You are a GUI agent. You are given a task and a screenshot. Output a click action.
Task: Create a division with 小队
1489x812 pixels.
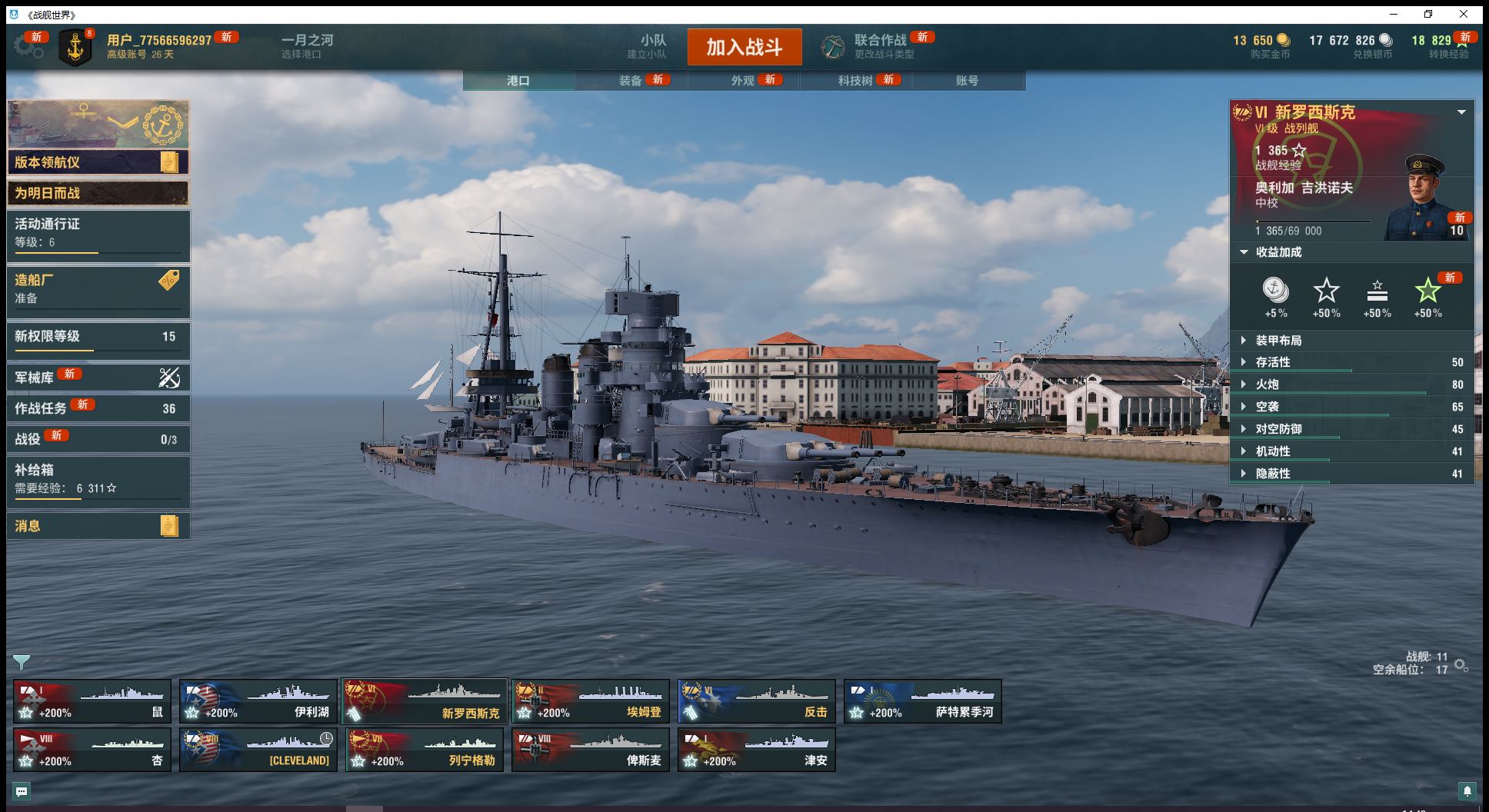[x=652, y=46]
